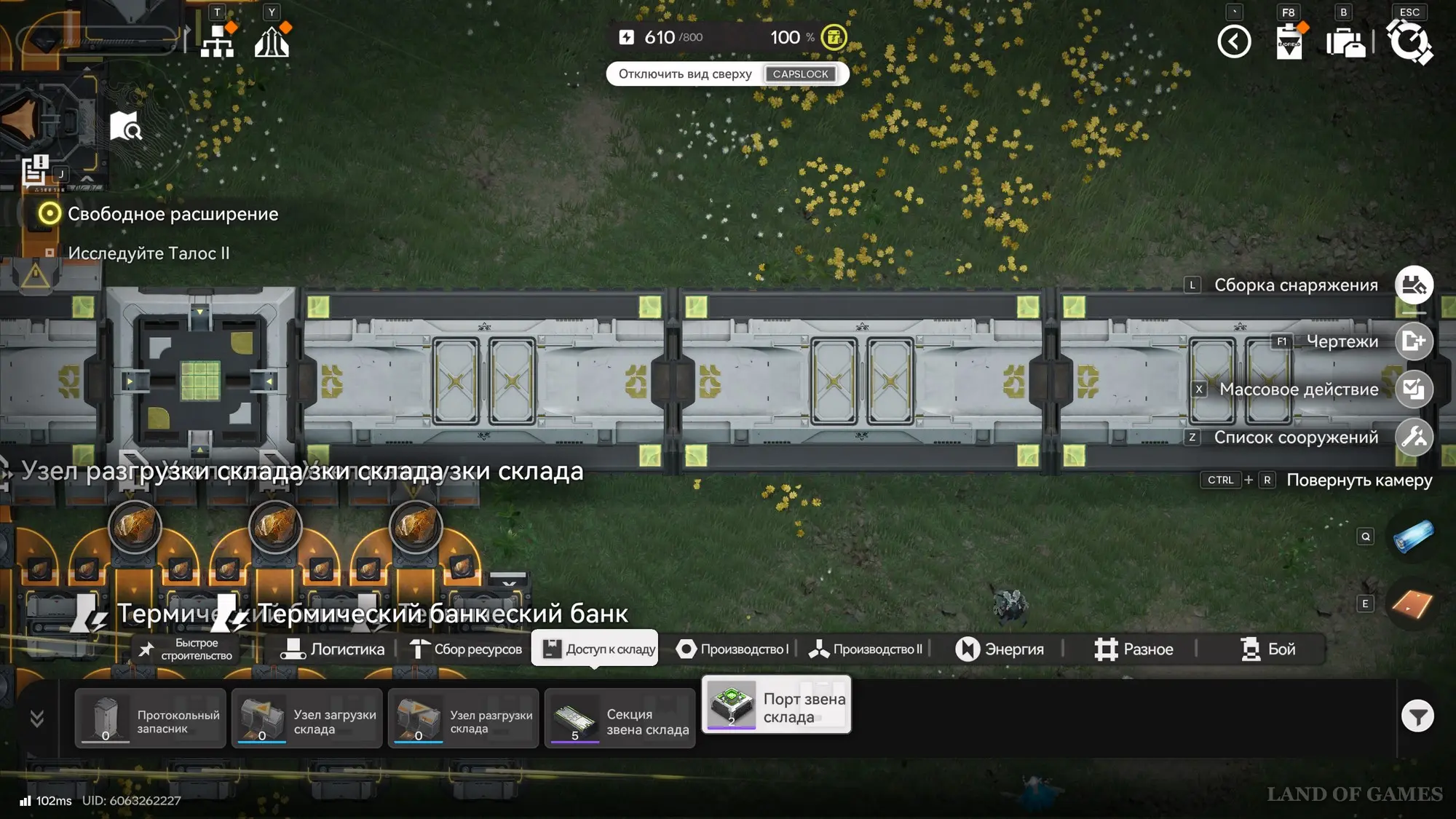Open the Производство II tab
The image size is (1456, 819).
866,649
